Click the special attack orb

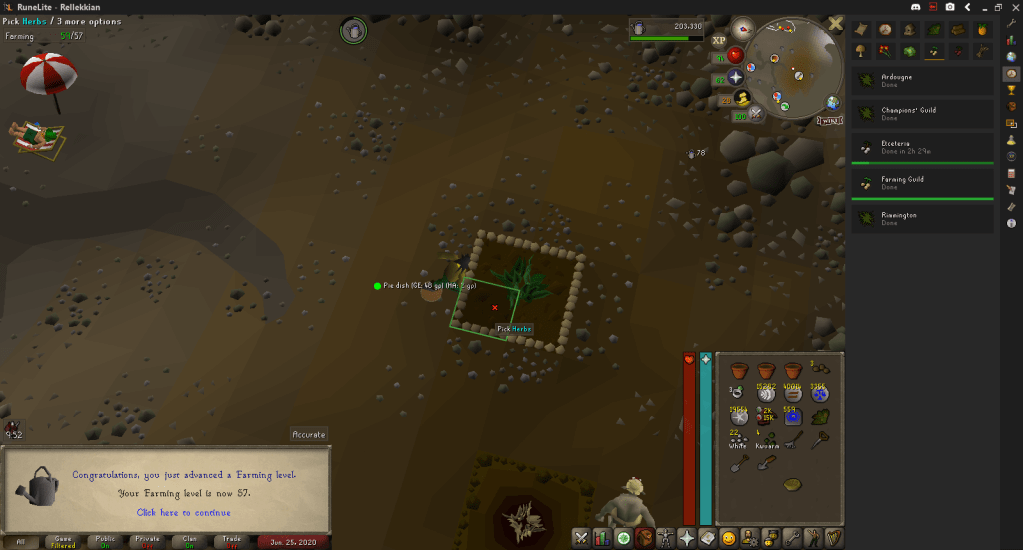(x=756, y=113)
